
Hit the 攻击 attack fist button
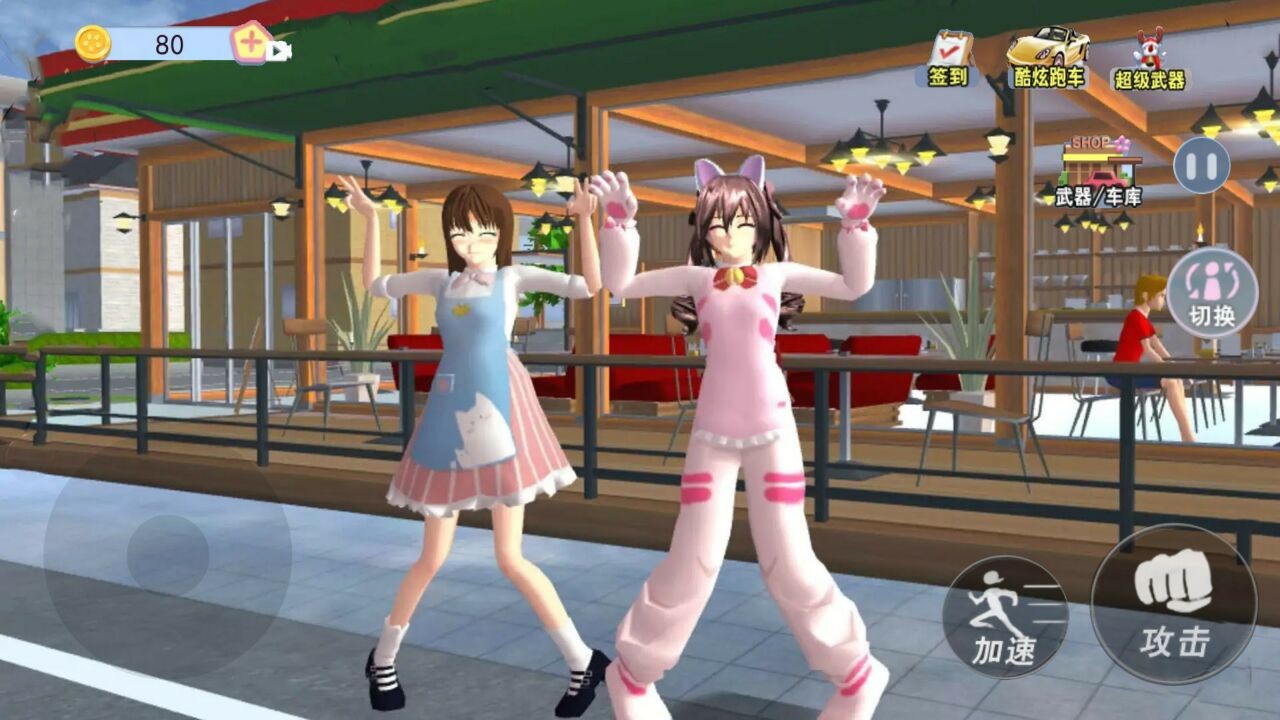[1173, 604]
